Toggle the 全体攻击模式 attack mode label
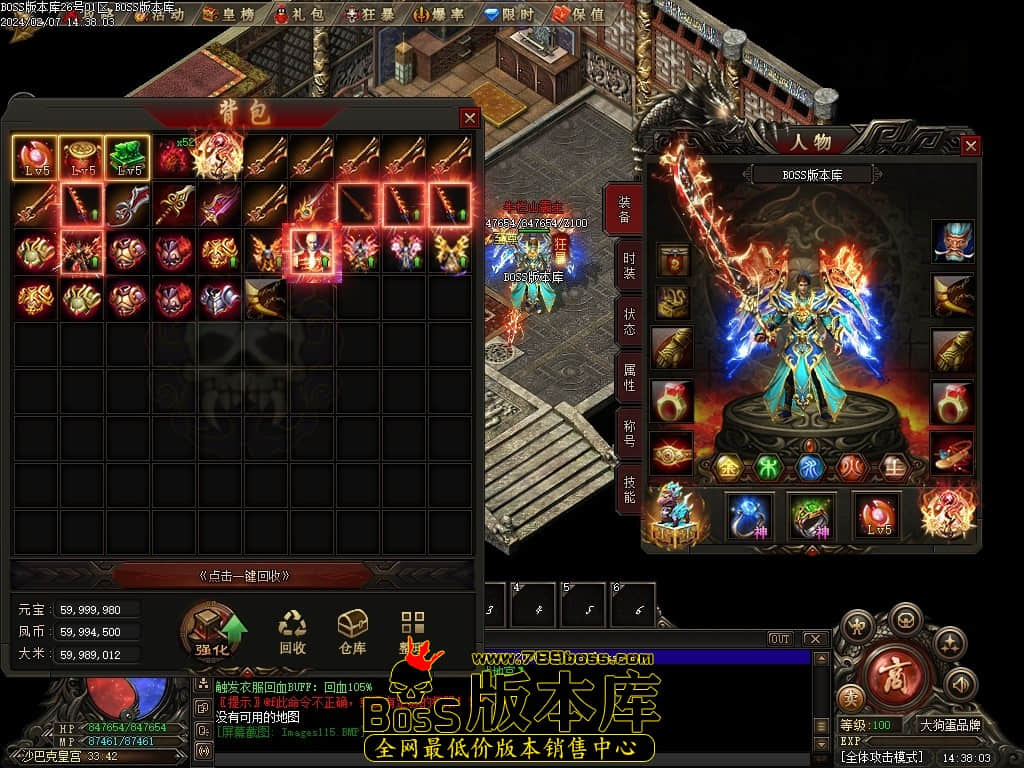The width and height of the screenshot is (1024, 768). click(882, 757)
